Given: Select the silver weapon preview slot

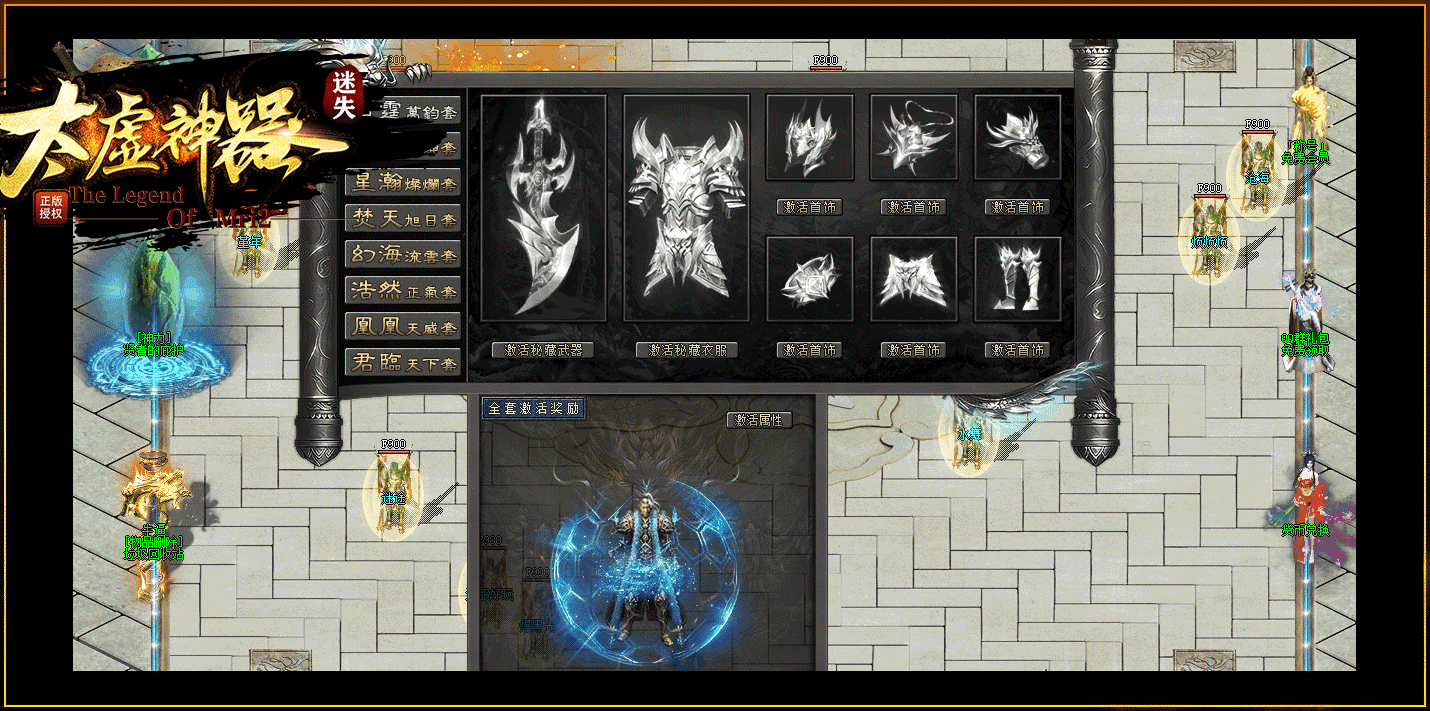Looking at the screenshot, I should click(543, 207).
